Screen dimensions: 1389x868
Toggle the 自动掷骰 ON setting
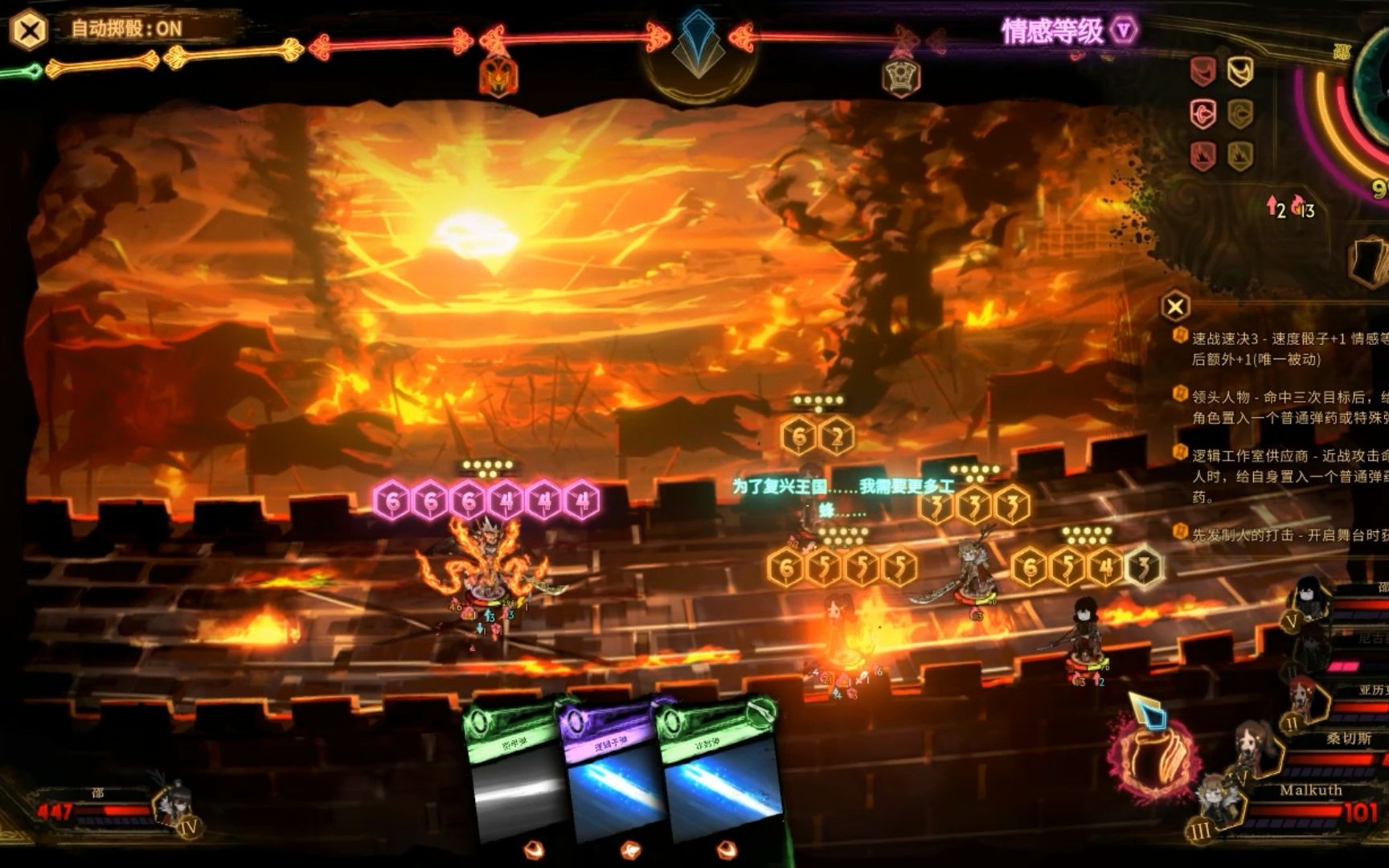click(x=126, y=30)
